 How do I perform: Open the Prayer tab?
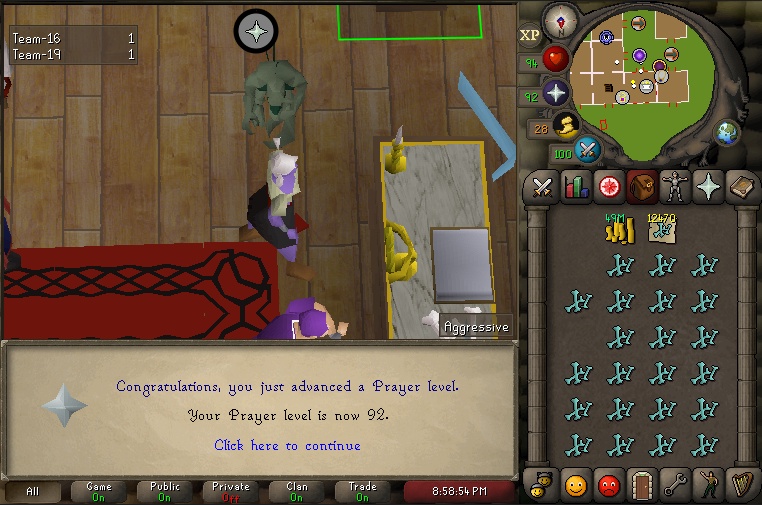point(708,186)
